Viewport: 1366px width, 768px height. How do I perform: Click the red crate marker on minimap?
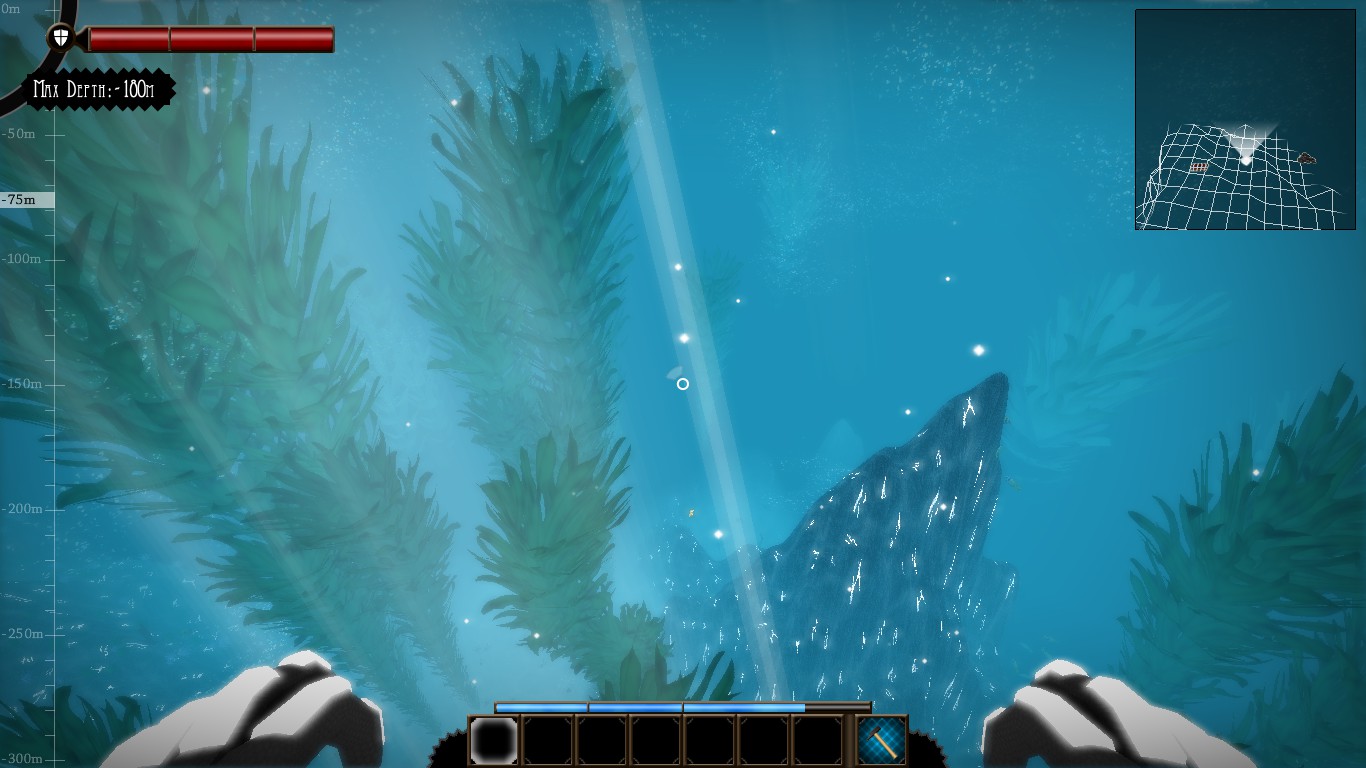coord(1199,167)
